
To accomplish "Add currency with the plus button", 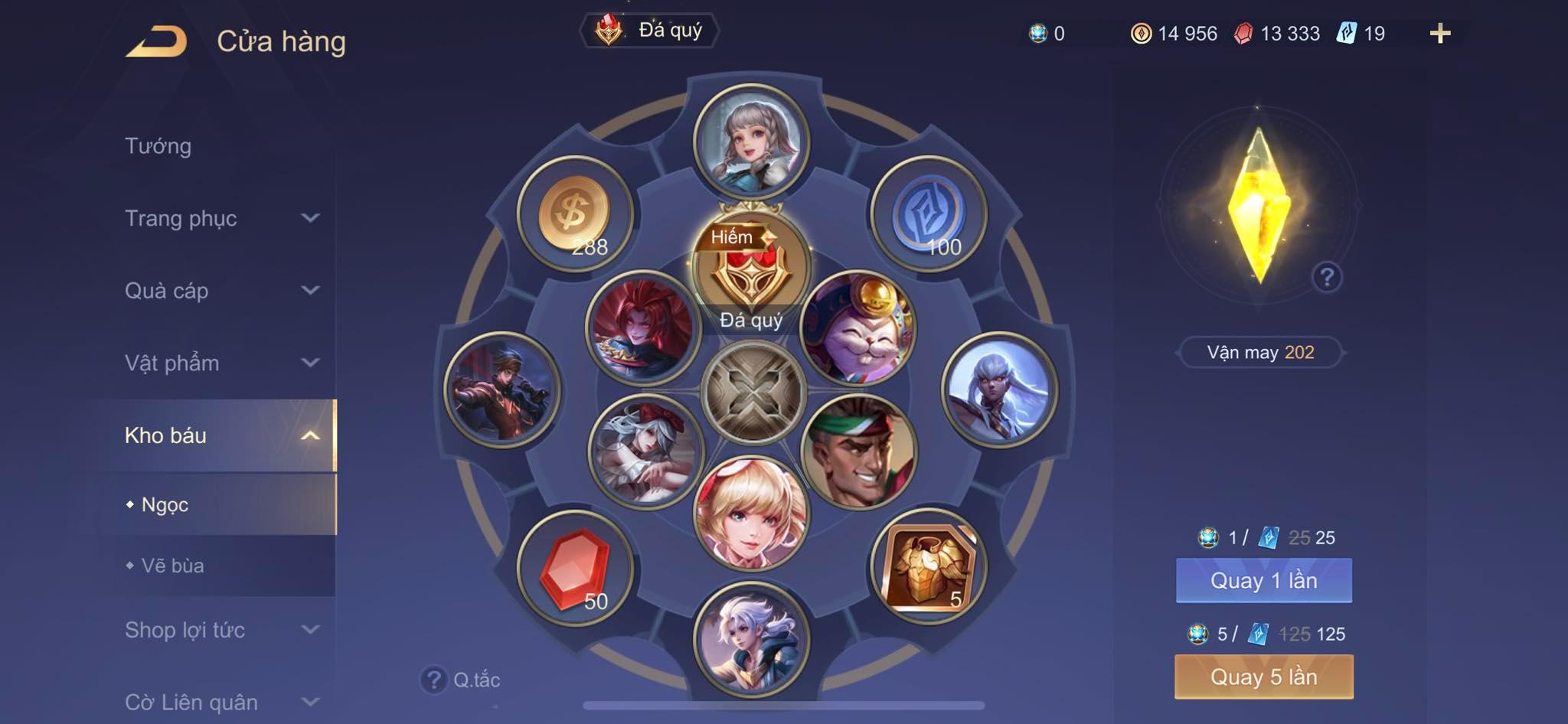I will [1439, 34].
